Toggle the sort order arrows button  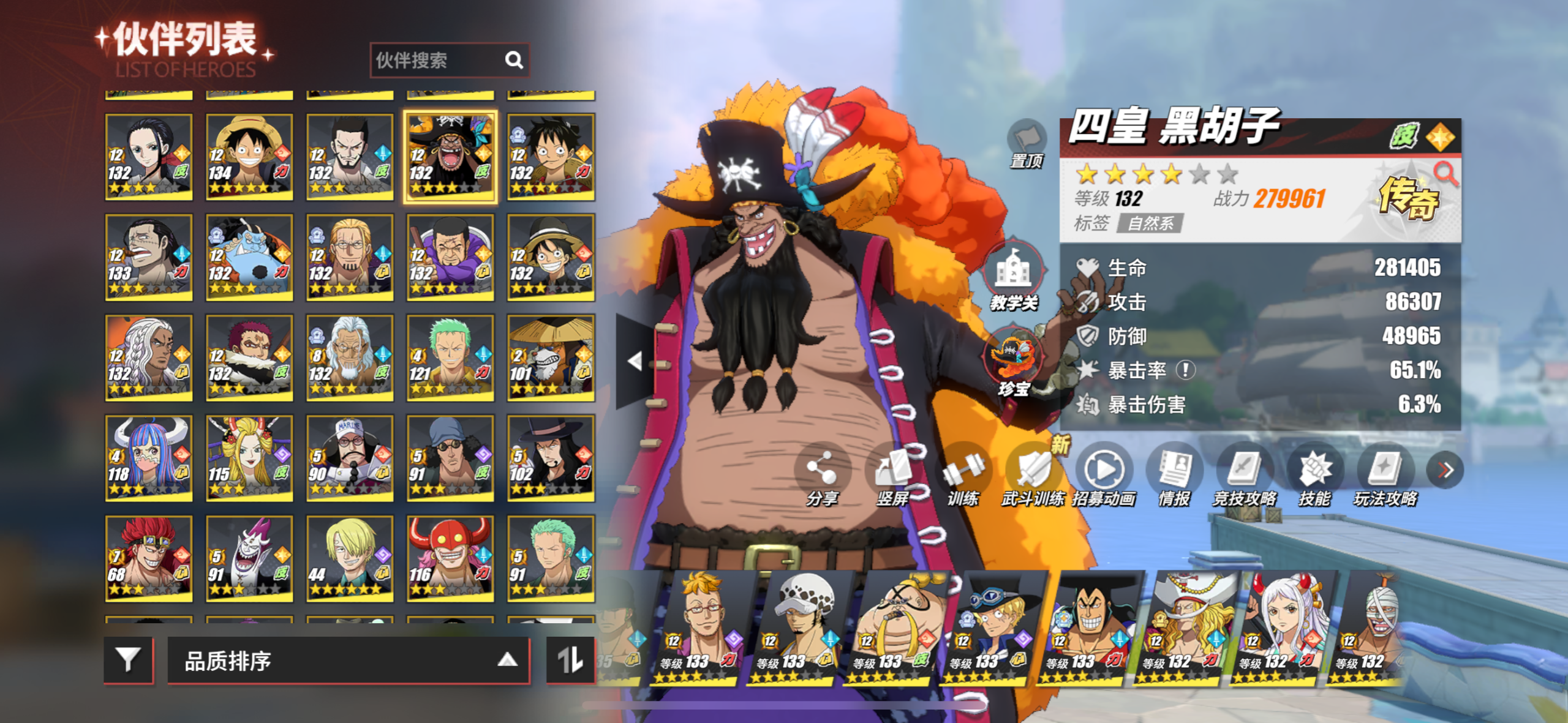[x=570, y=660]
